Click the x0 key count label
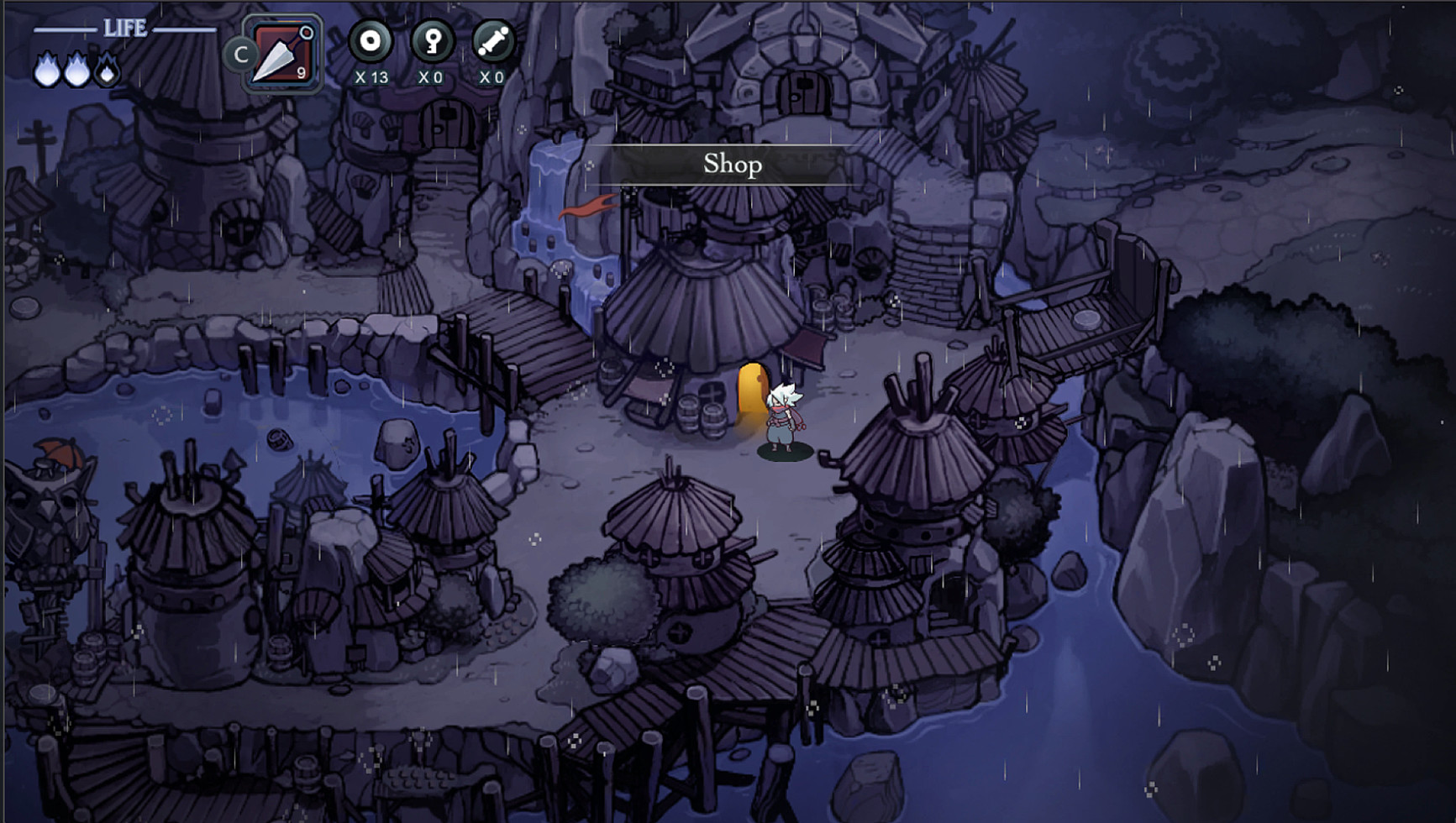This screenshot has height=823, width=1456. click(430, 76)
